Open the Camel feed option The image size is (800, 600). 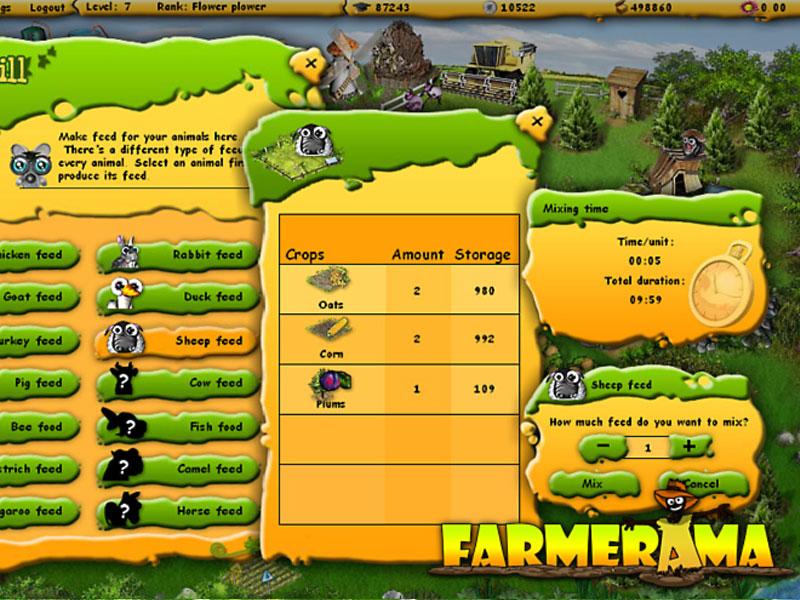click(178, 469)
